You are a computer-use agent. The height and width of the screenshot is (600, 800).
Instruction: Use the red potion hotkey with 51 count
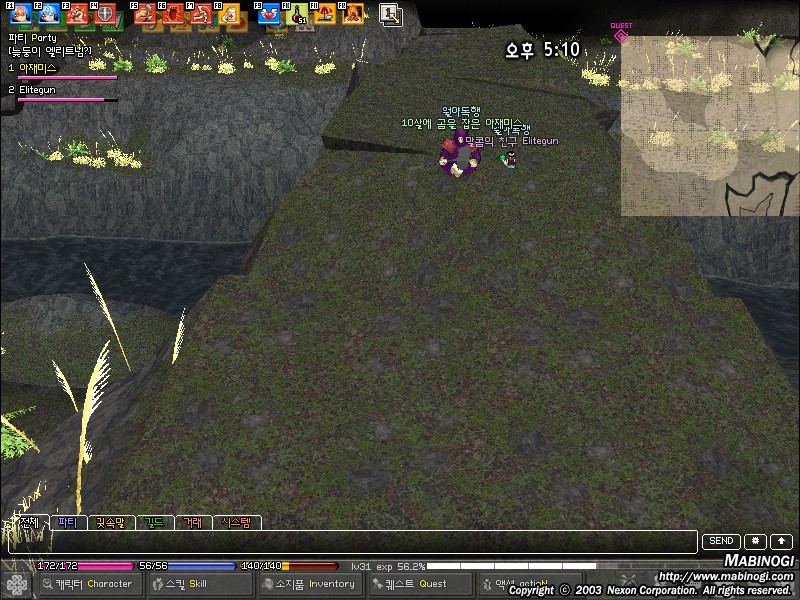[x=296, y=15]
